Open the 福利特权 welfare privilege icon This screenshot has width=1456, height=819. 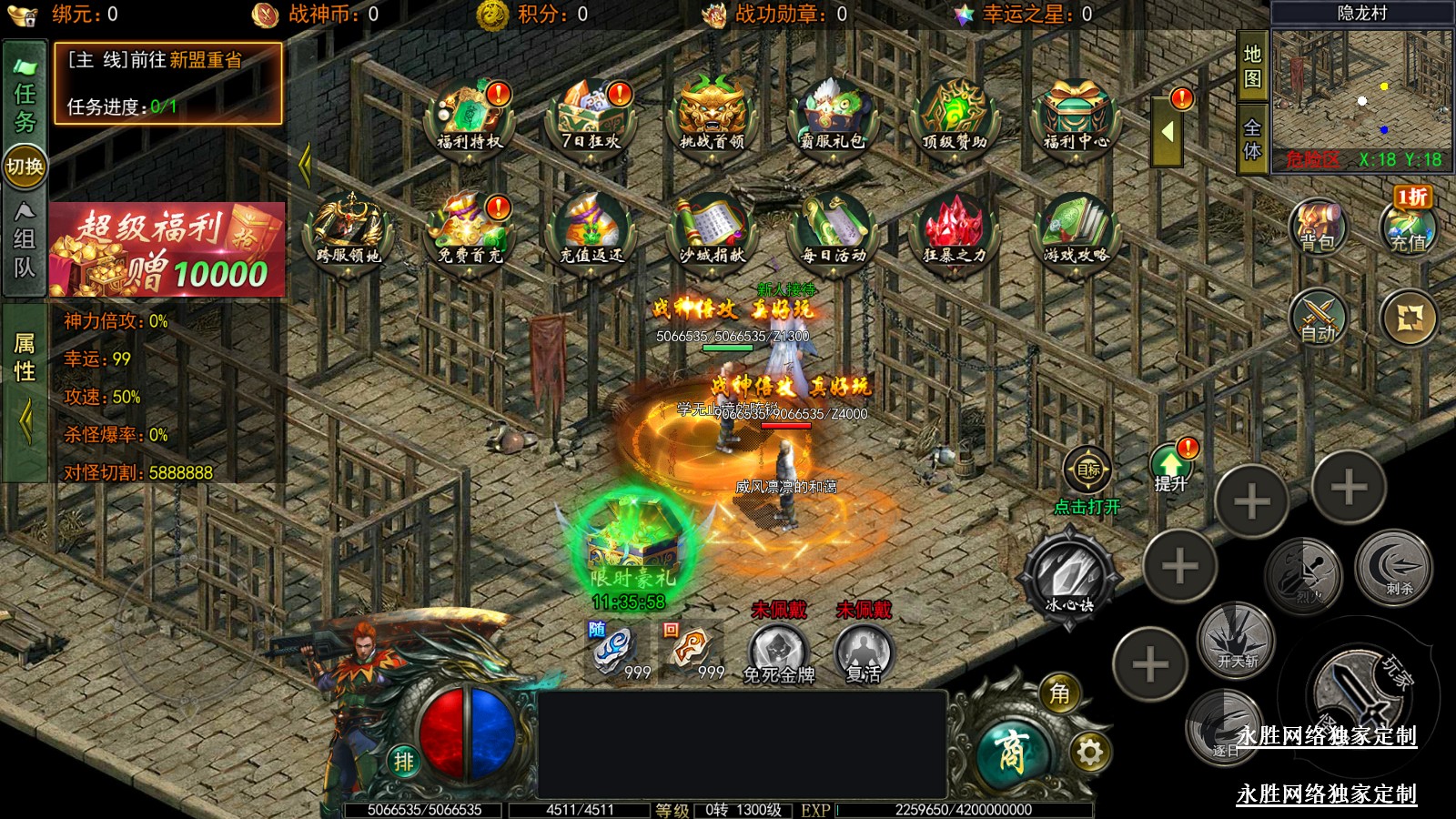tap(470, 118)
